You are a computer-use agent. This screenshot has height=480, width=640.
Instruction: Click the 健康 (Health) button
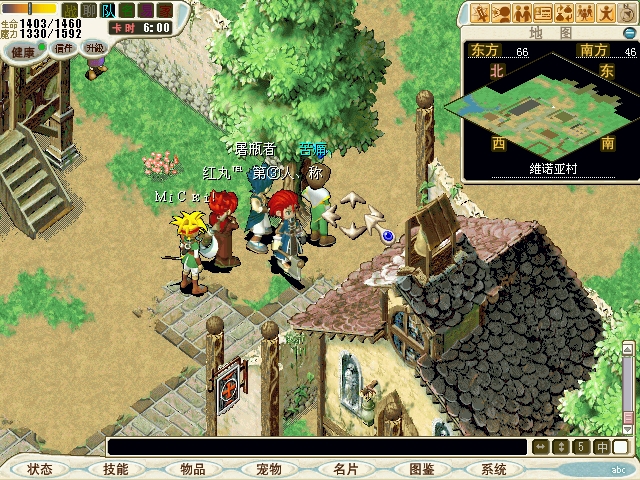point(23,50)
